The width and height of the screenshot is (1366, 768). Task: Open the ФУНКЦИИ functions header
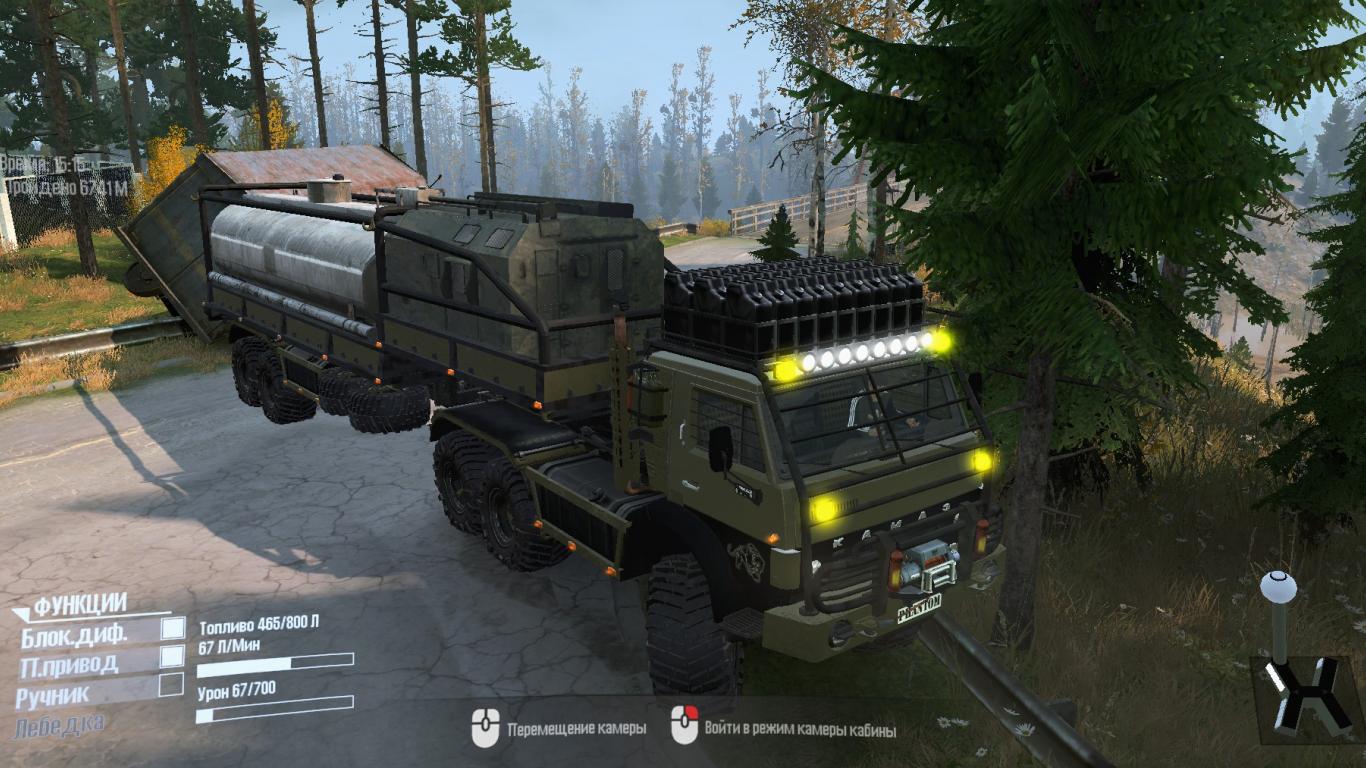pos(80,604)
